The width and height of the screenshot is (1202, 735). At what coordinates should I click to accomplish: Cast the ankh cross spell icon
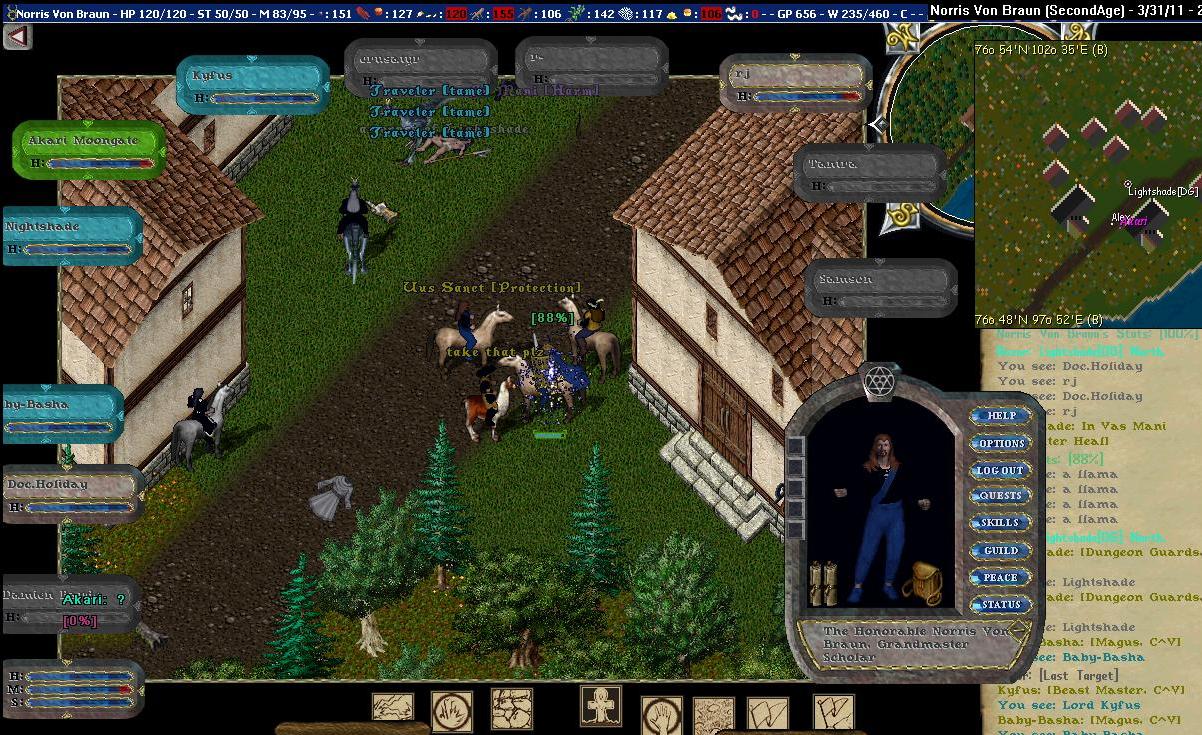601,706
